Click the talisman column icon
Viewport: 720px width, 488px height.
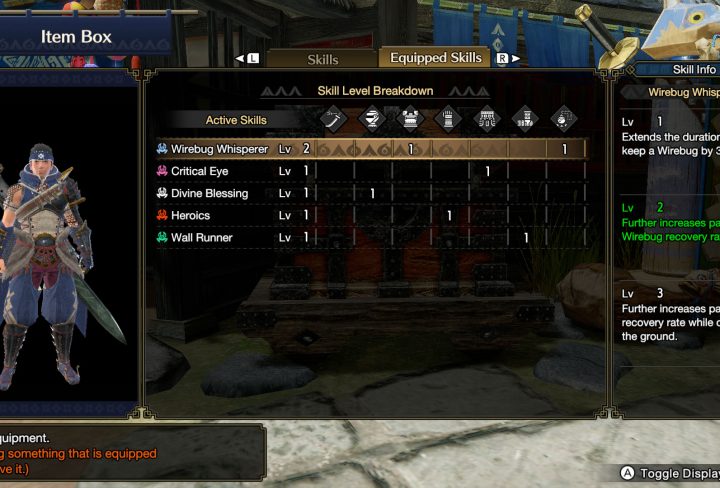pos(564,119)
